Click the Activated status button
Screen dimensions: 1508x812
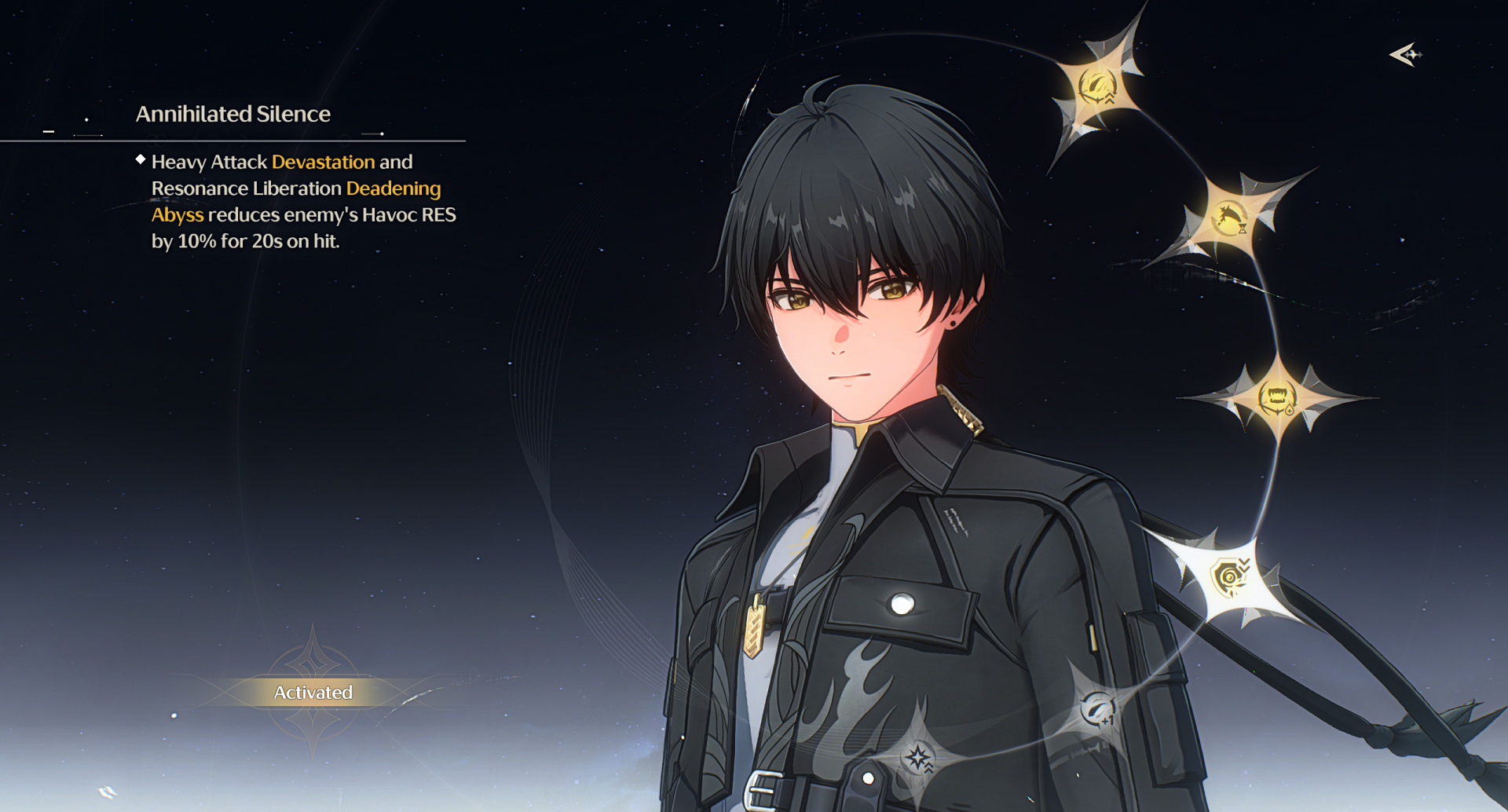pos(313,693)
